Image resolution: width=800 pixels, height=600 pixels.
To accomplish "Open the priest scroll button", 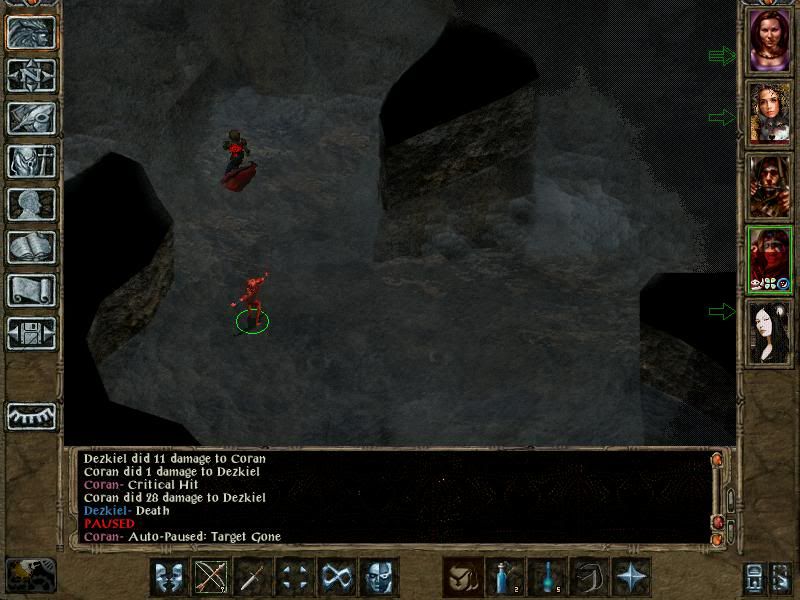I will pyautogui.click(x=31, y=290).
